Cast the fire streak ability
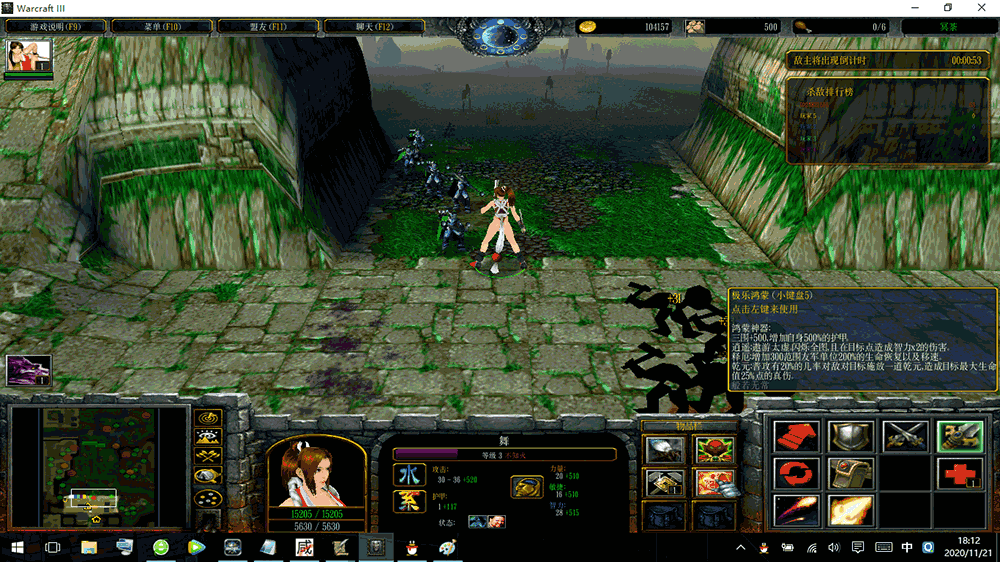 click(x=797, y=509)
